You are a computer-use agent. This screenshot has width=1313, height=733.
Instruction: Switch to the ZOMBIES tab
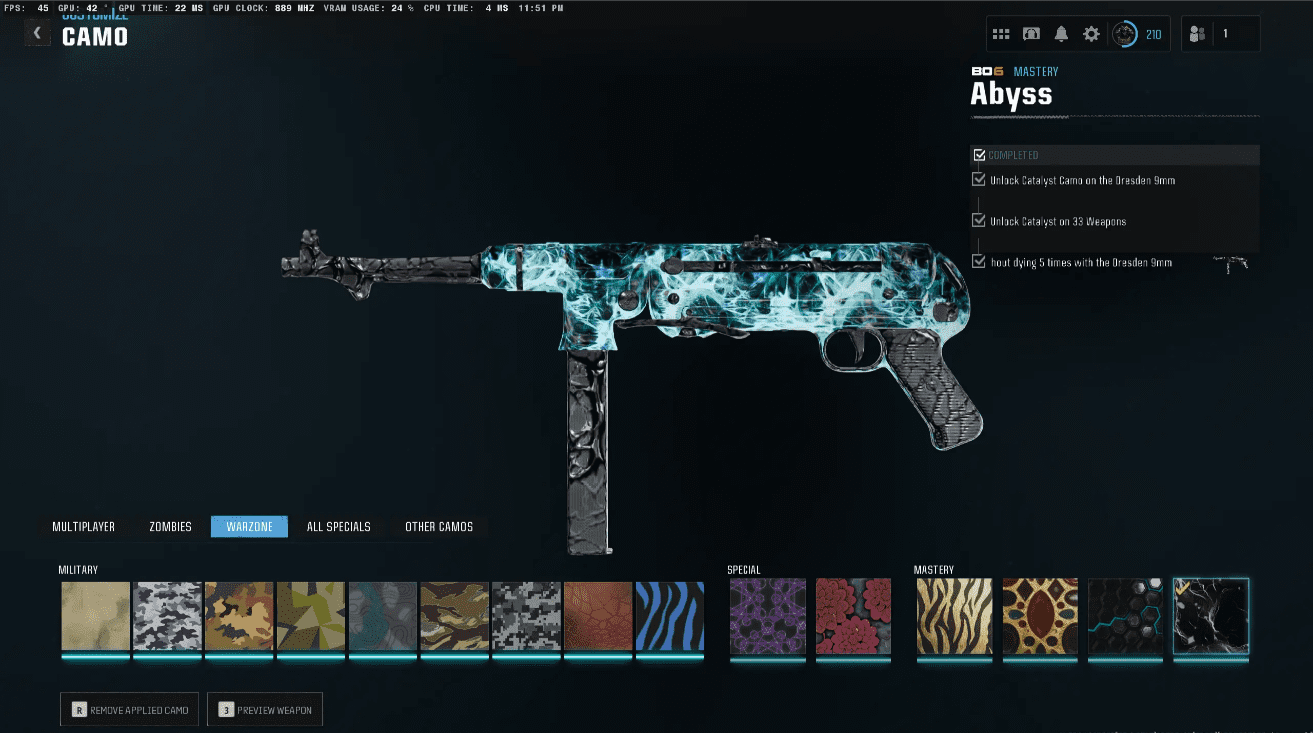(x=170, y=526)
